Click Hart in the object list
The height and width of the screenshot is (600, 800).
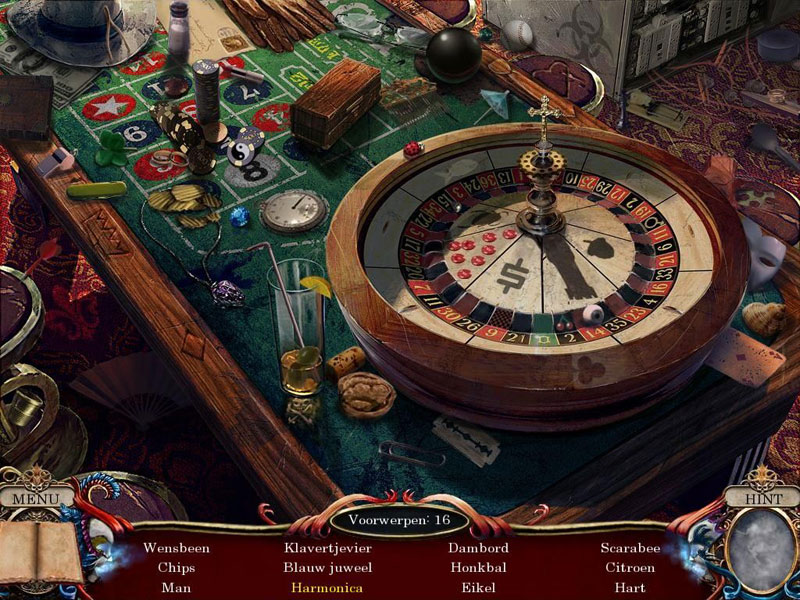coord(628,588)
